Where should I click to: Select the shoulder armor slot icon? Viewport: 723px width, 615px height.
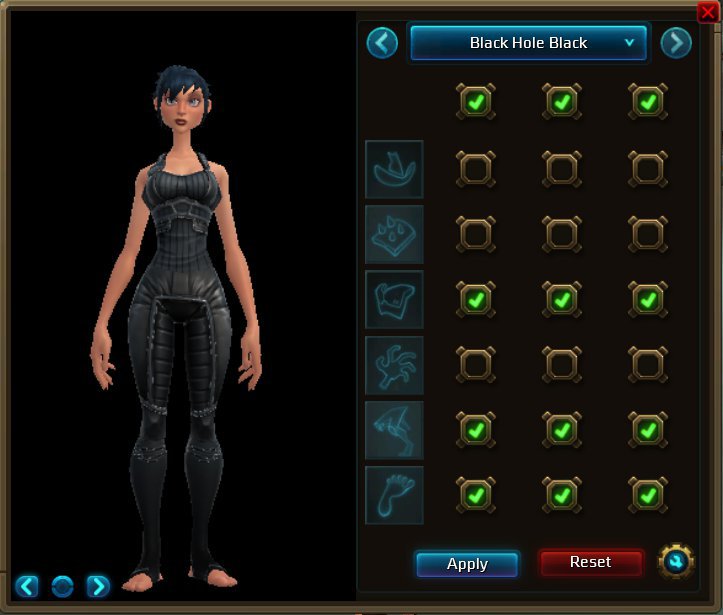[394, 234]
